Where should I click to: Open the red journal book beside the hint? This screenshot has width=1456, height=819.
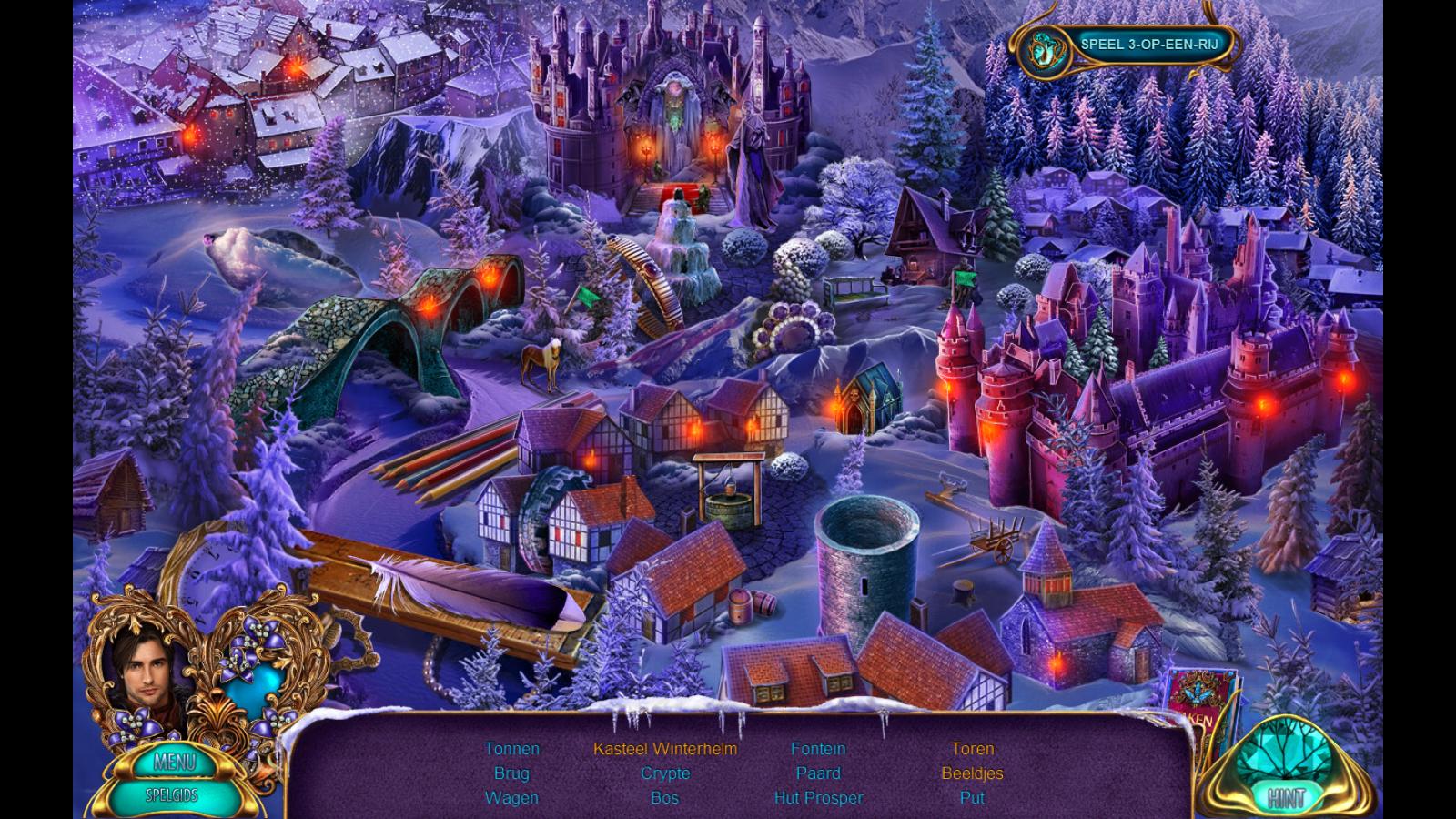[x=1194, y=703]
